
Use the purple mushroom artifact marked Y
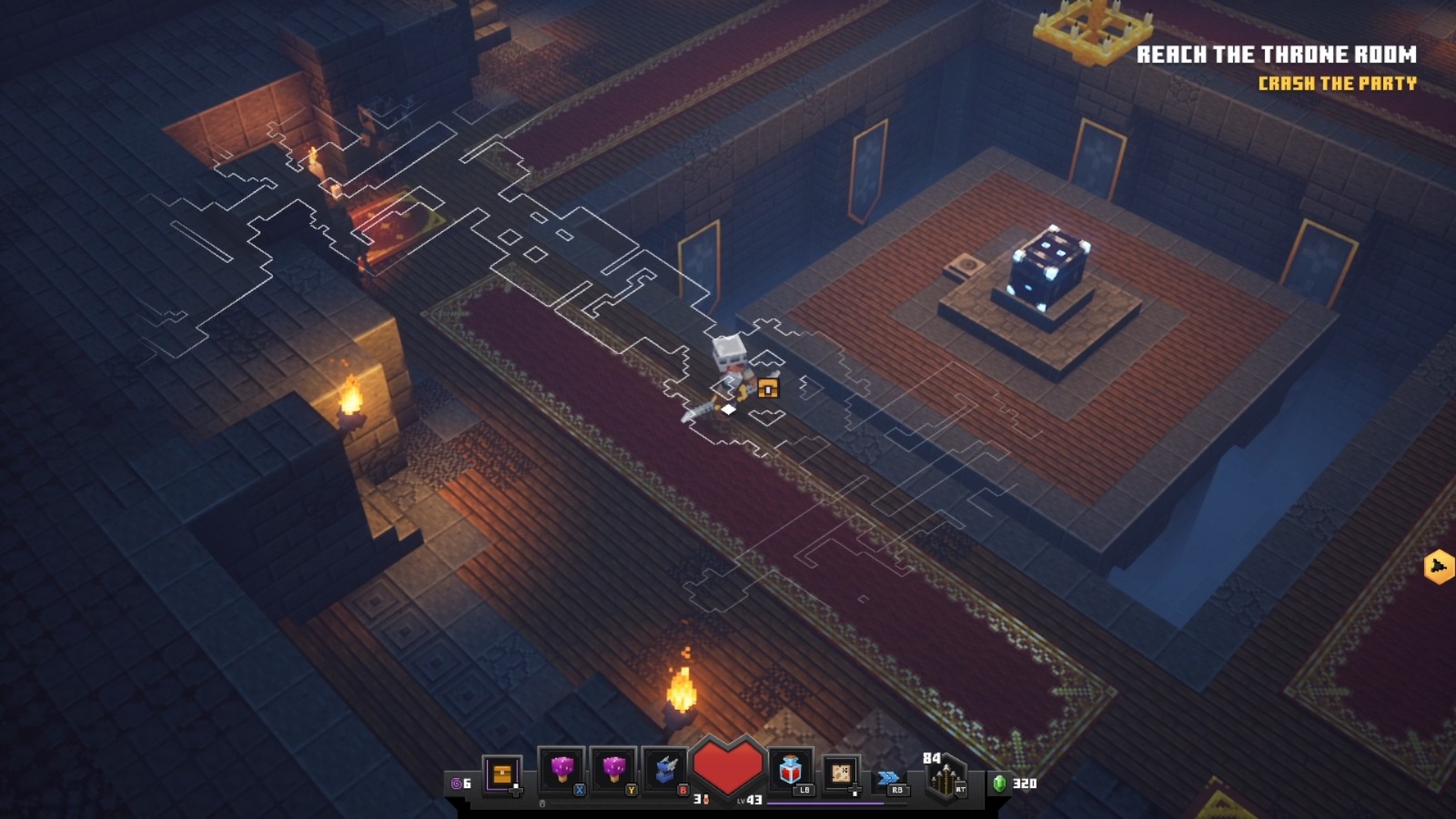613,772
